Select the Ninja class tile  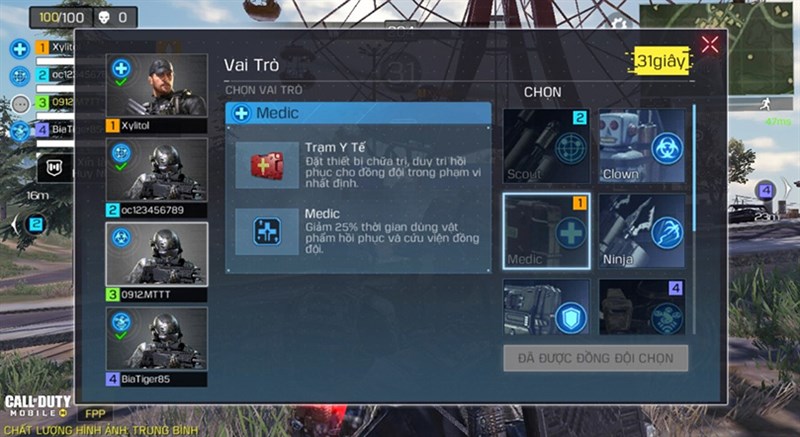click(x=642, y=231)
